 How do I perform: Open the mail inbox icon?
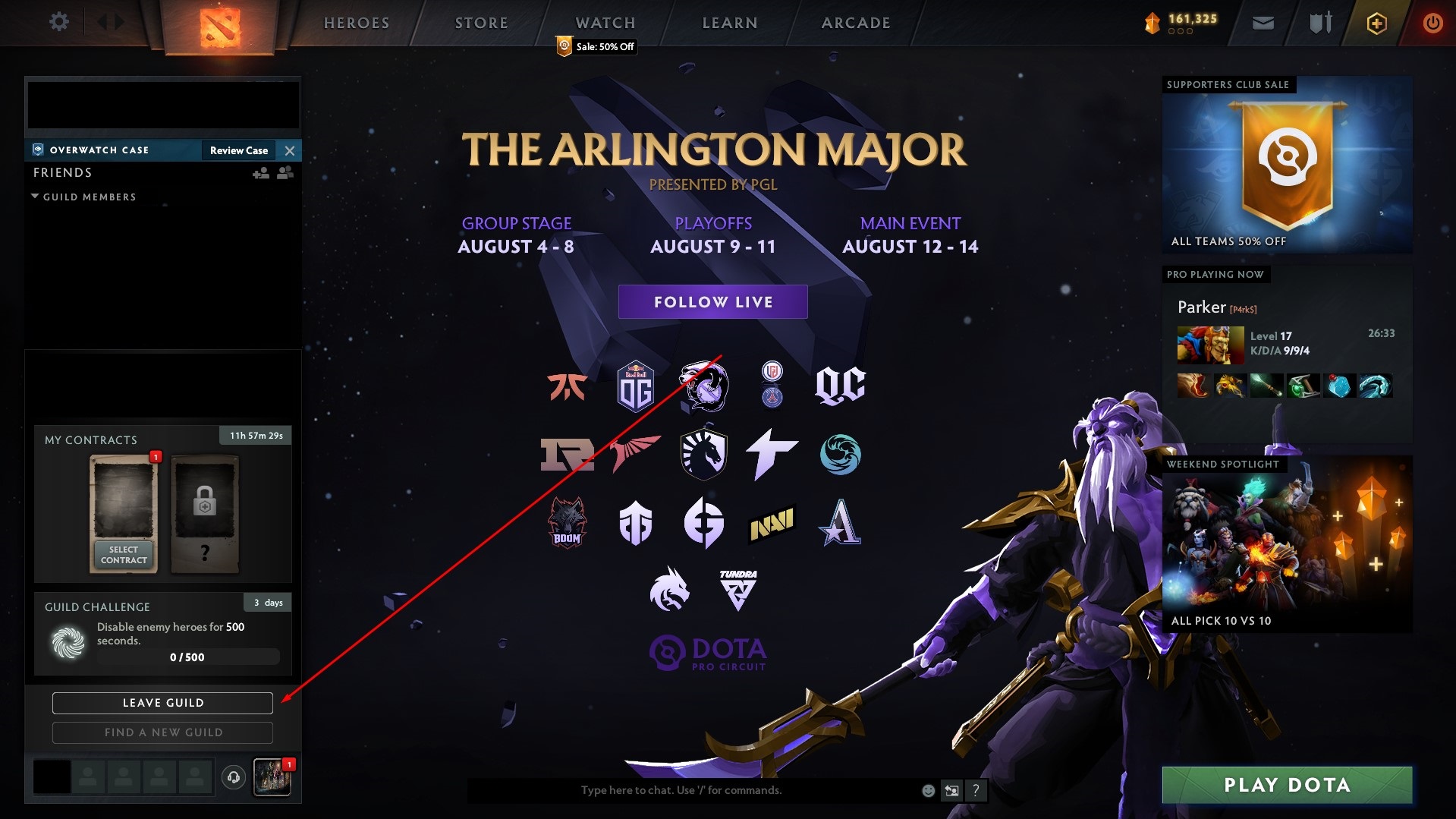(1263, 23)
